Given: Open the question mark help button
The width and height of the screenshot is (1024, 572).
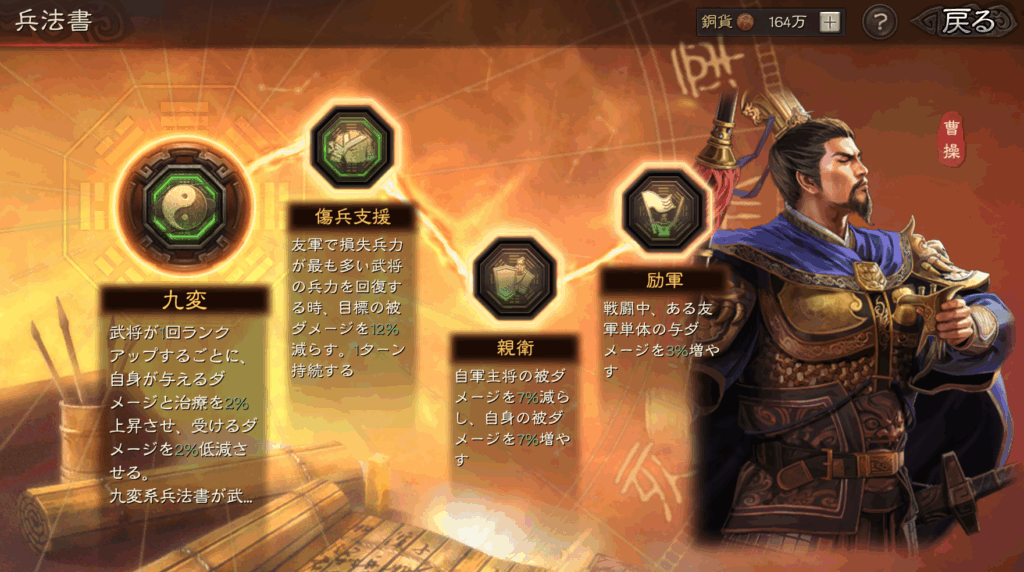Looking at the screenshot, I should 879,22.
